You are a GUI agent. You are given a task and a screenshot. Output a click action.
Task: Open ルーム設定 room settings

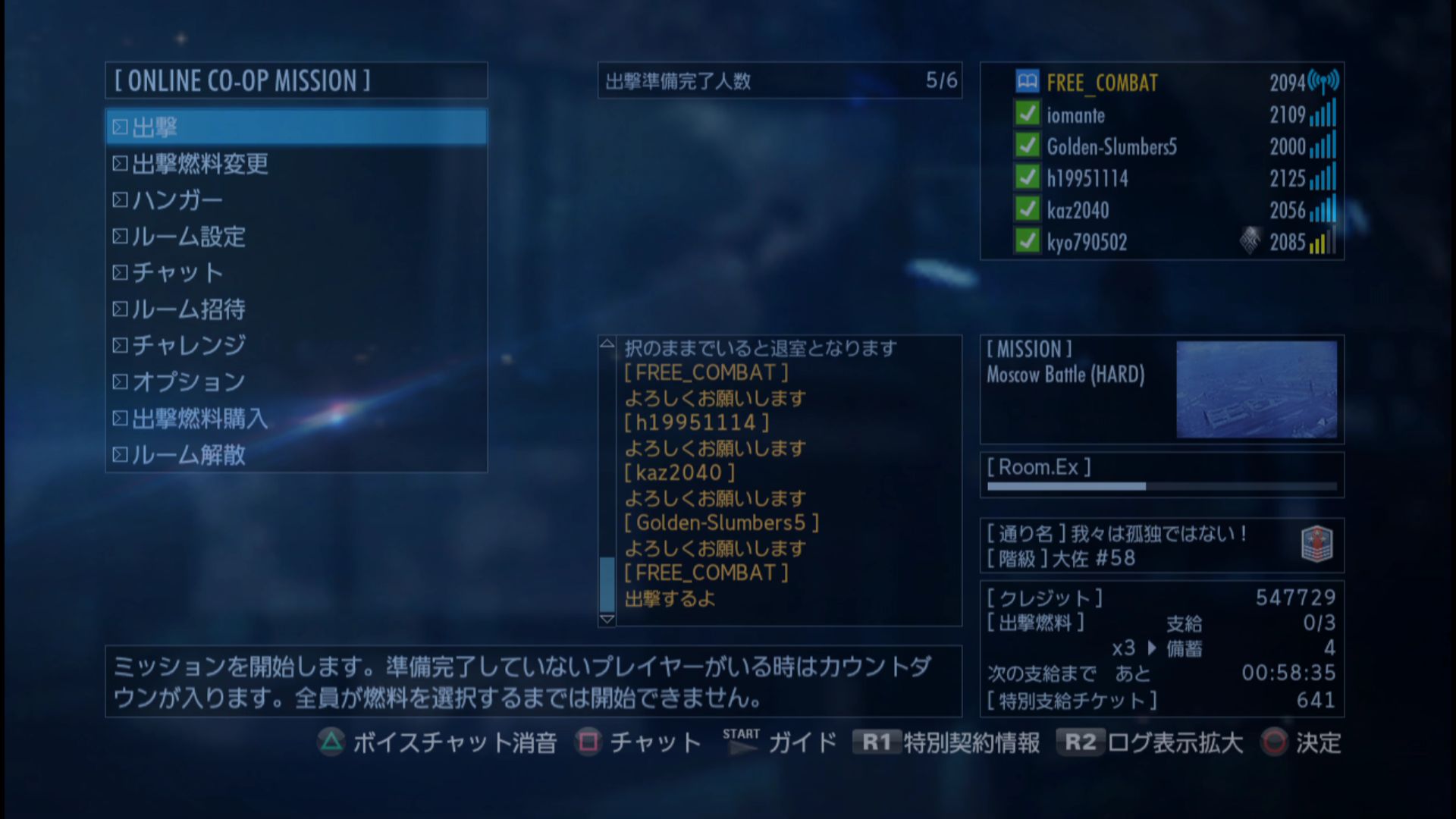click(189, 237)
